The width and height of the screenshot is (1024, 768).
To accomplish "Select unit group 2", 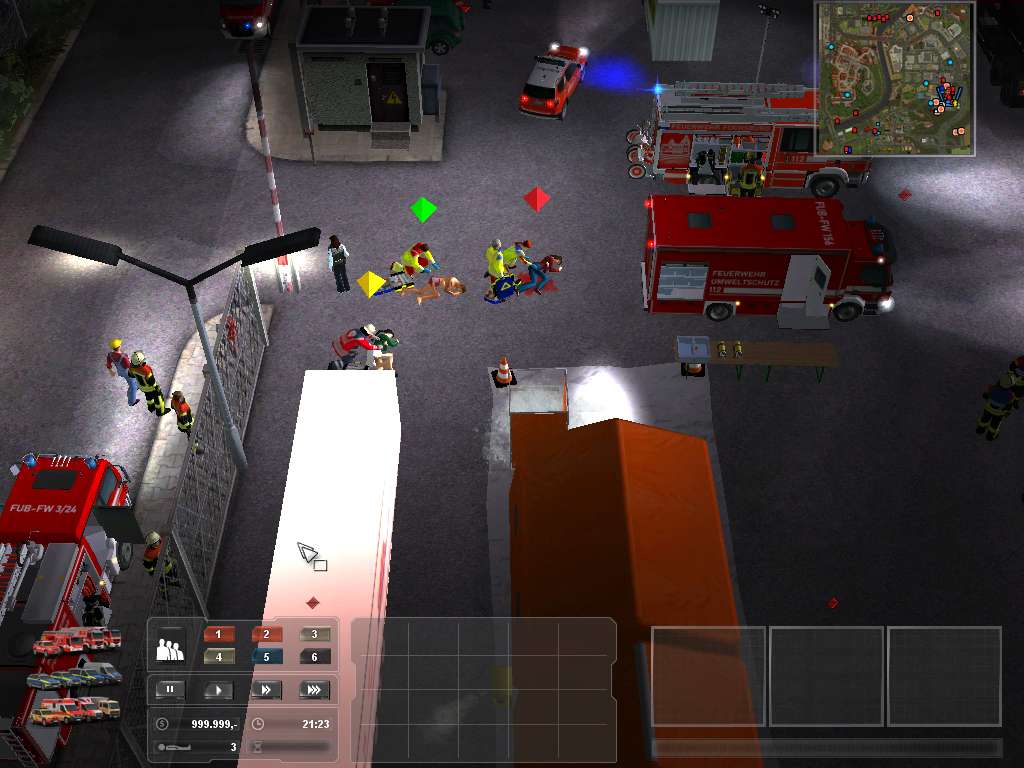I will pos(266,634).
